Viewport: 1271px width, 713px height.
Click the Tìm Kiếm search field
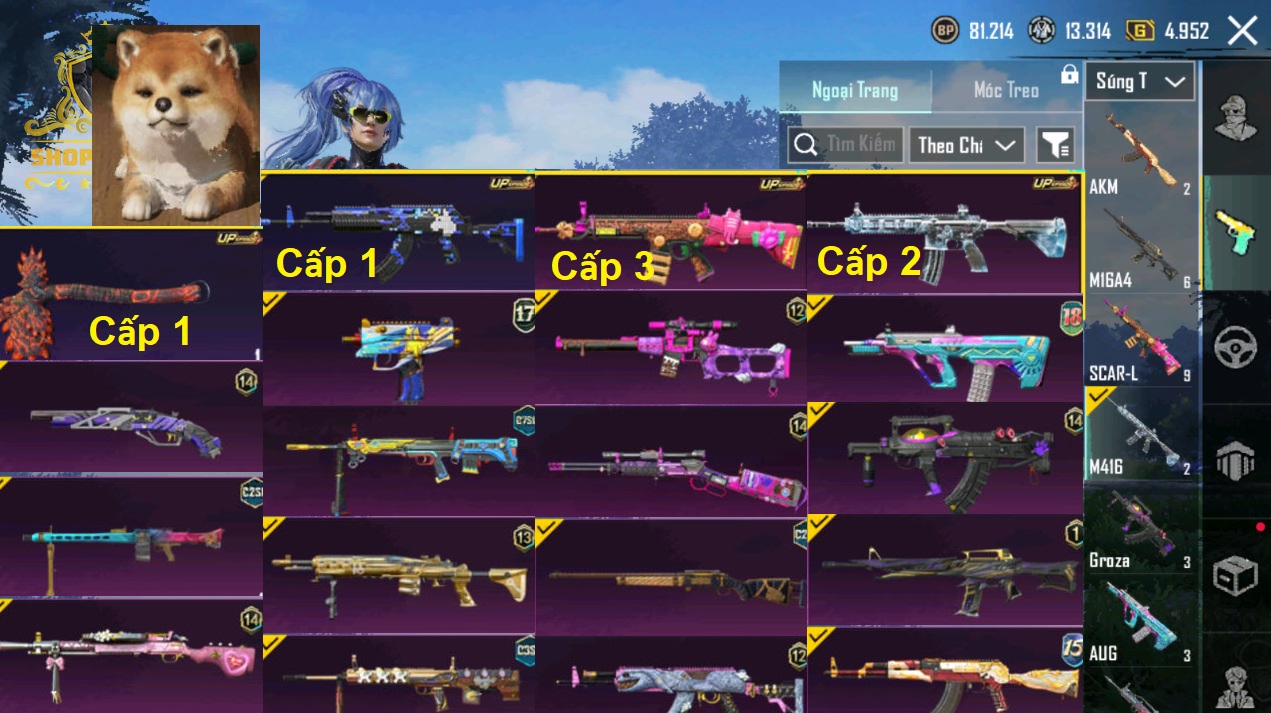click(x=846, y=145)
